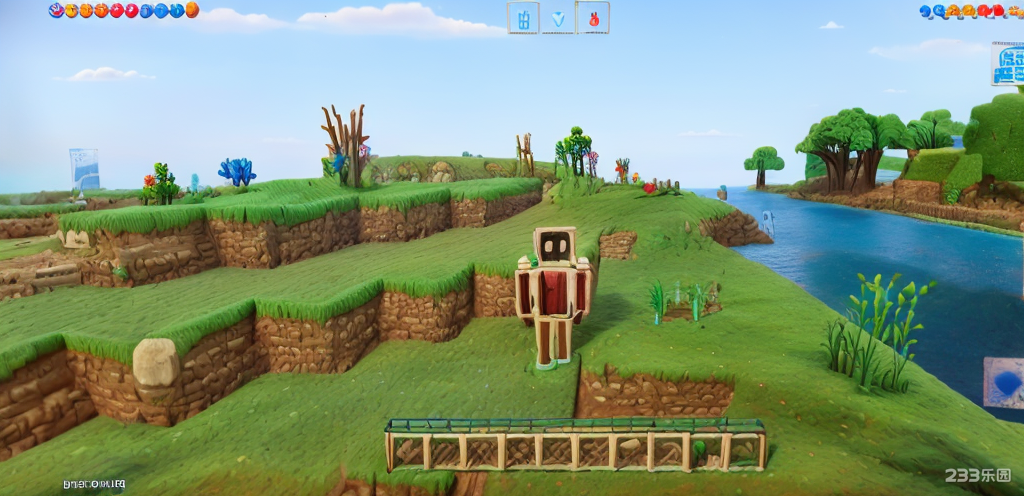Open the blue panel under the top-right icons
This screenshot has height=496, width=1024.
pyautogui.click(x=1008, y=64)
